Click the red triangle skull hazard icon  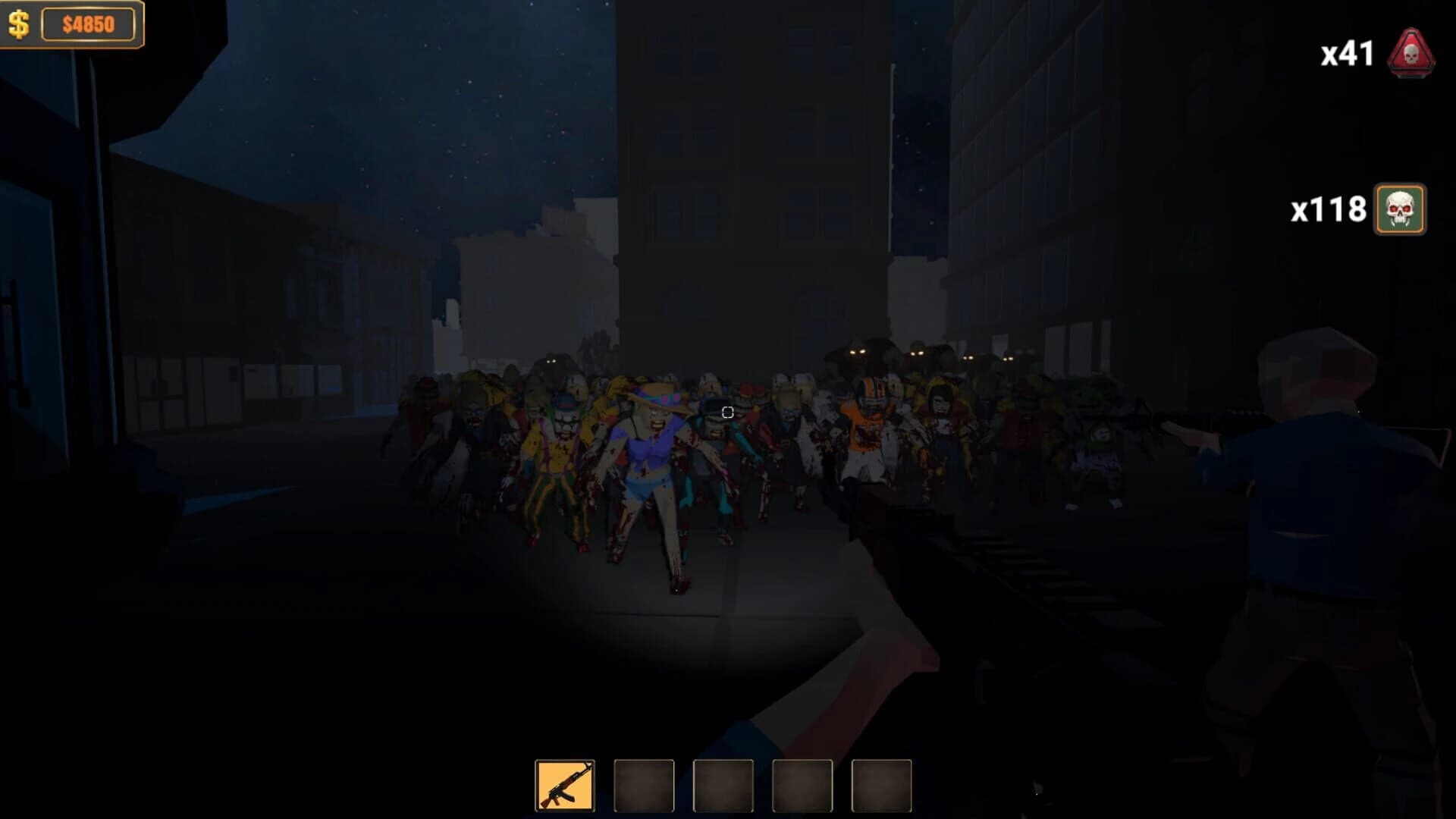[1411, 52]
